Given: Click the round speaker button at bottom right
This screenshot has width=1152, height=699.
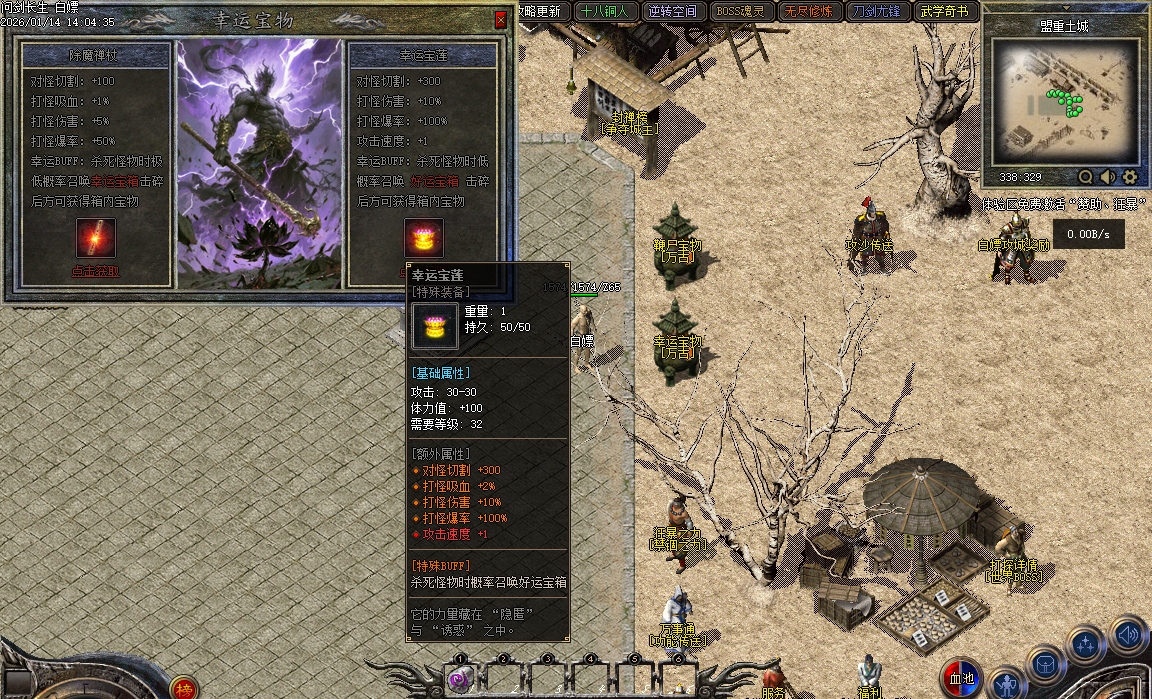Looking at the screenshot, I should pos(1128,634).
